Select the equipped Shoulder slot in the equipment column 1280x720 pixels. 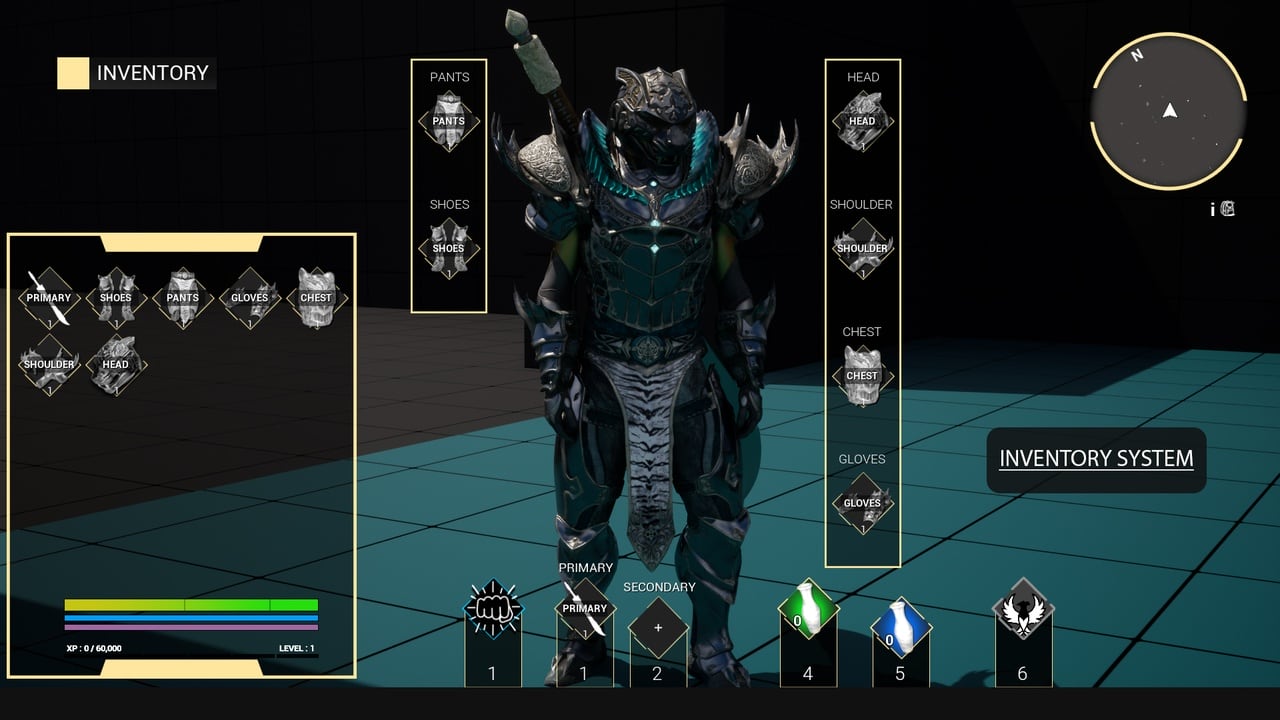click(x=862, y=248)
